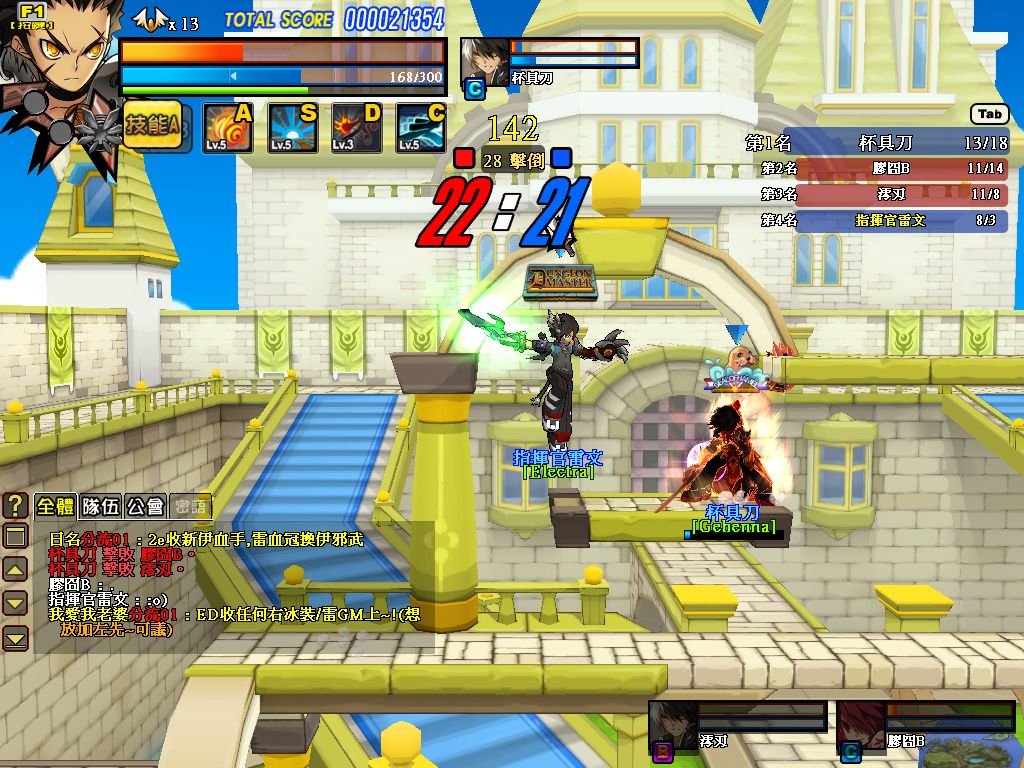Click the chat scroll-down arrow
This screenshot has height=768, width=1024.
pos(16,603)
